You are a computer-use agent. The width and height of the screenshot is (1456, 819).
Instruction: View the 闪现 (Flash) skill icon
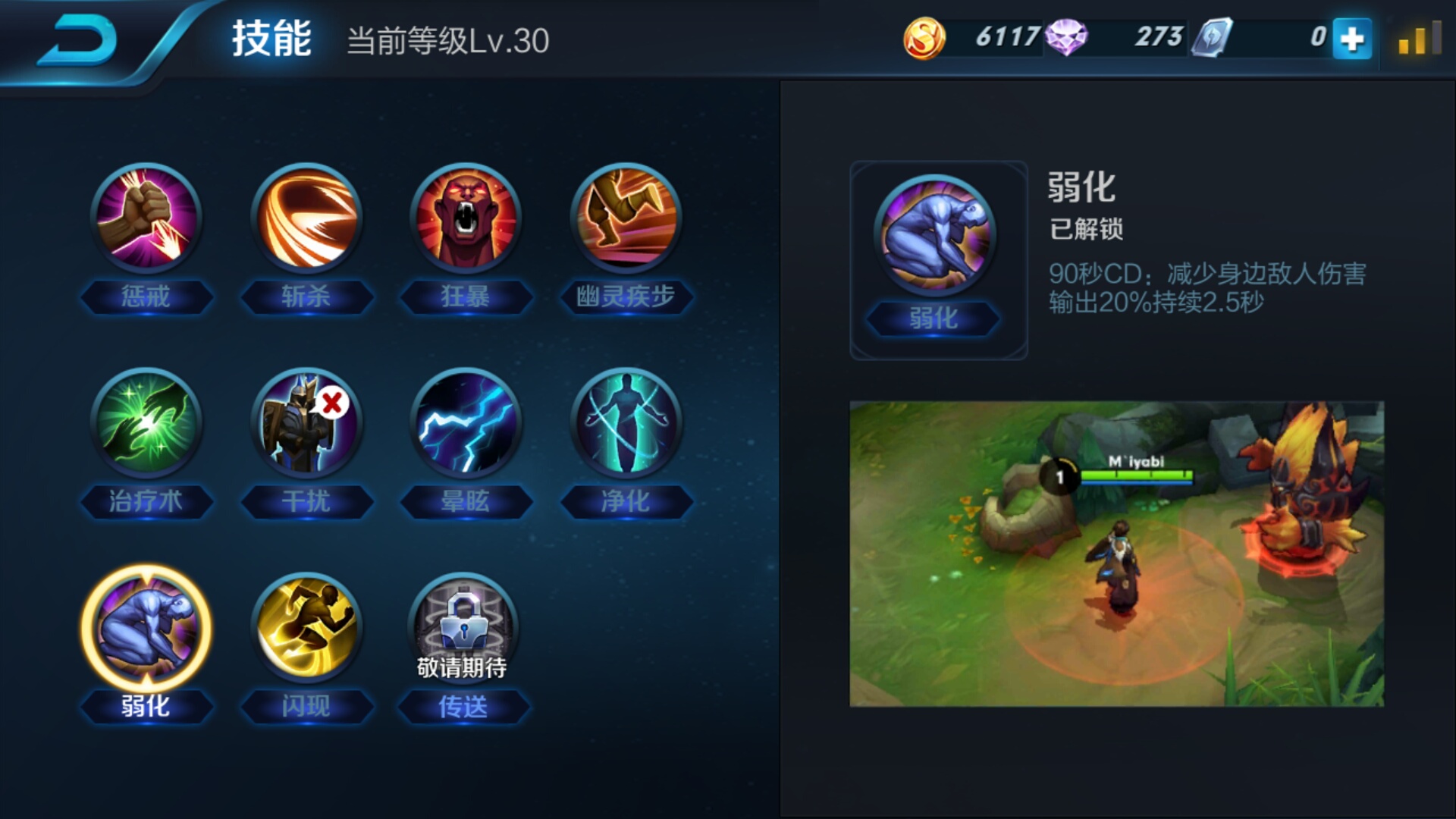coord(306,627)
